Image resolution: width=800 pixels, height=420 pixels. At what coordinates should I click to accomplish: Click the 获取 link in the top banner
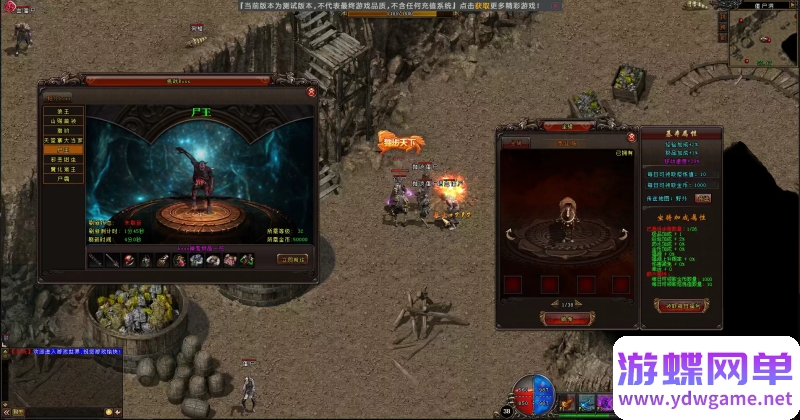click(482, 5)
